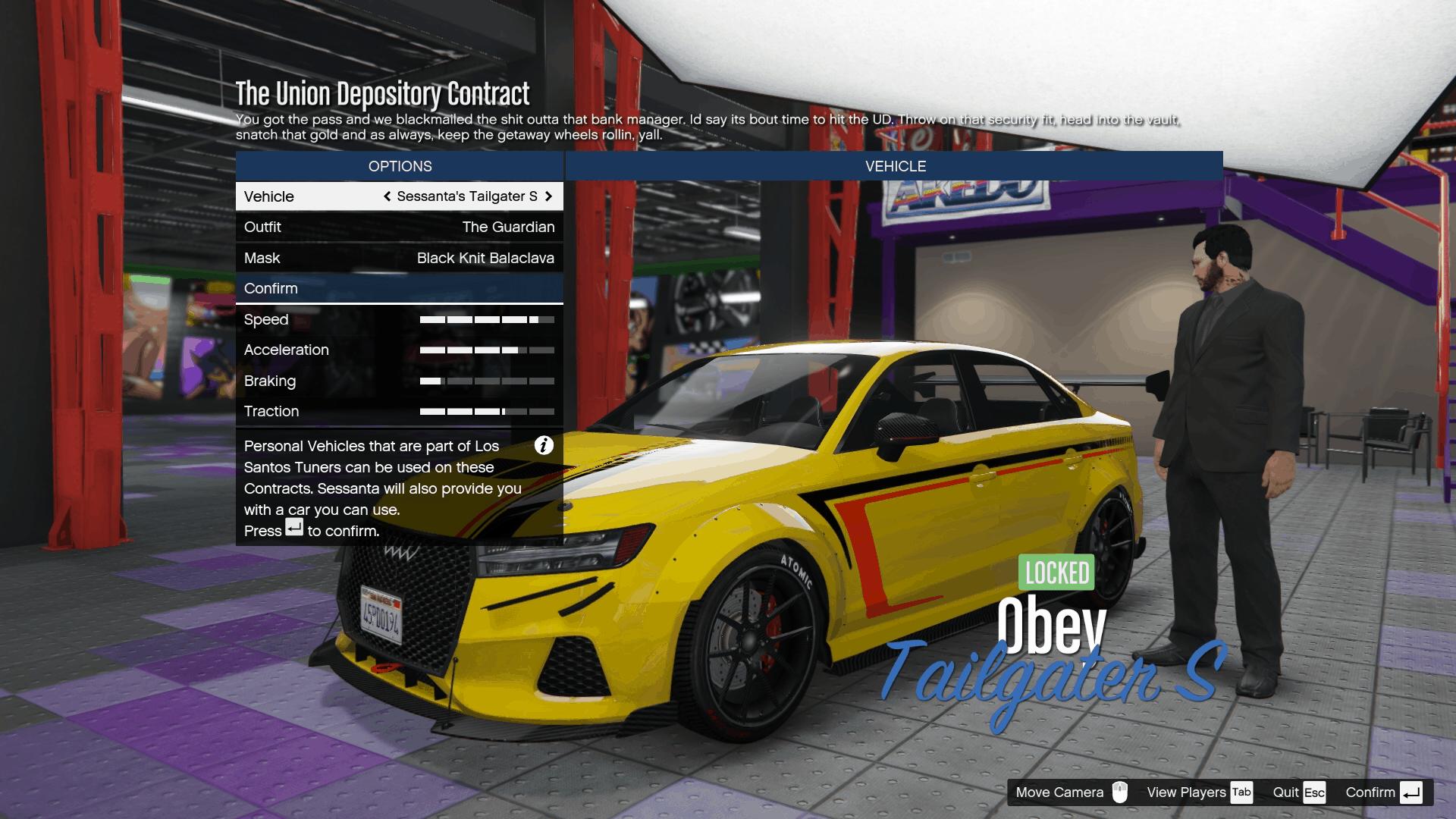Select the Black Knit Balaclava mask row

pyautogui.click(x=399, y=258)
